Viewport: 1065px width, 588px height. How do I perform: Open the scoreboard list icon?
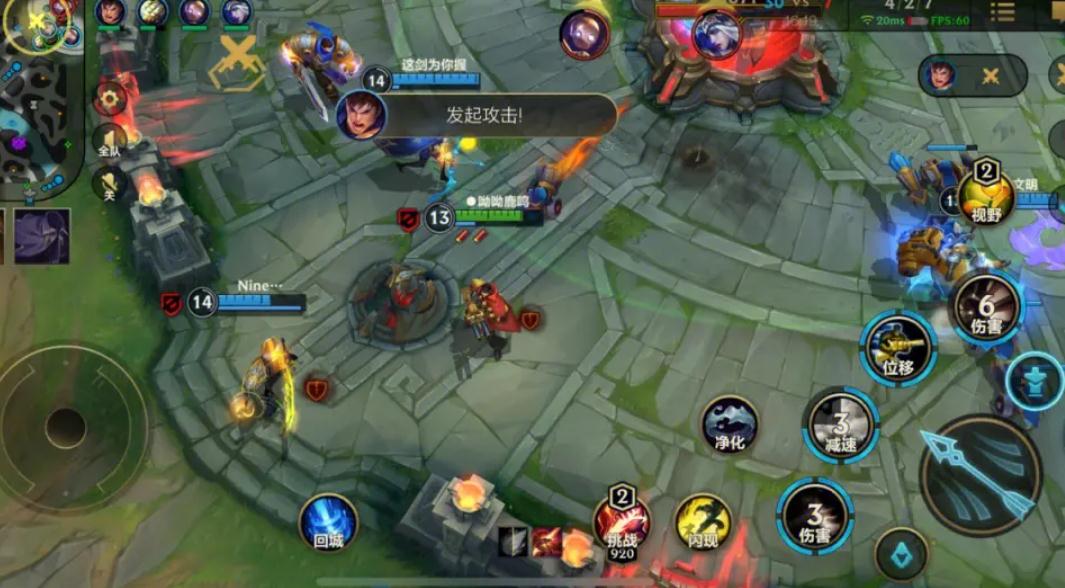[1002, 12]
